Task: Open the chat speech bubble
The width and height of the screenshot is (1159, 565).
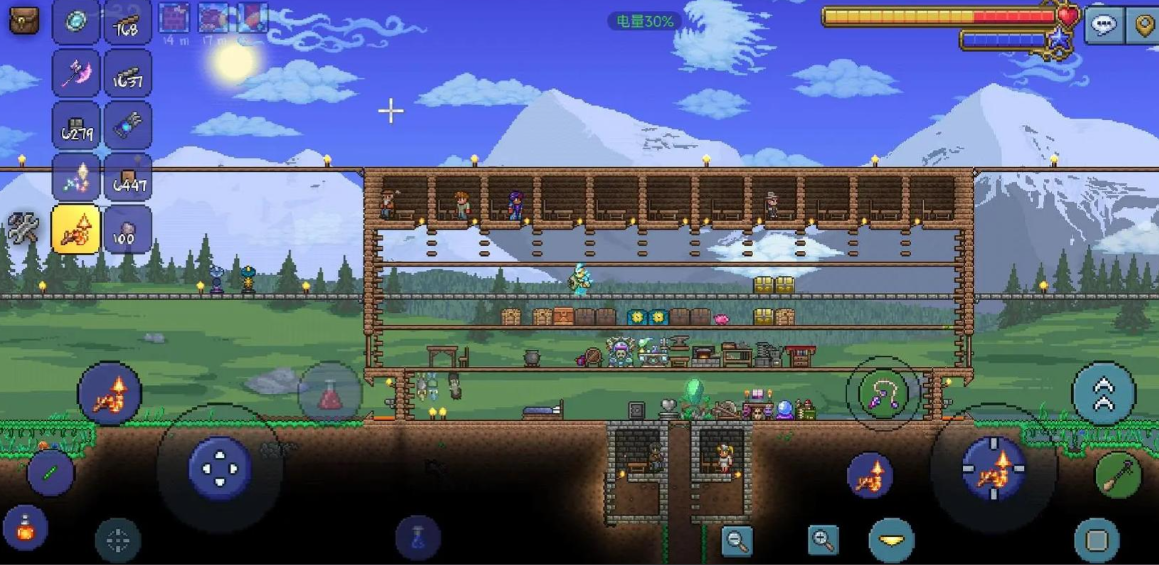Action: pyautogui.click(x=1104, y=24)
